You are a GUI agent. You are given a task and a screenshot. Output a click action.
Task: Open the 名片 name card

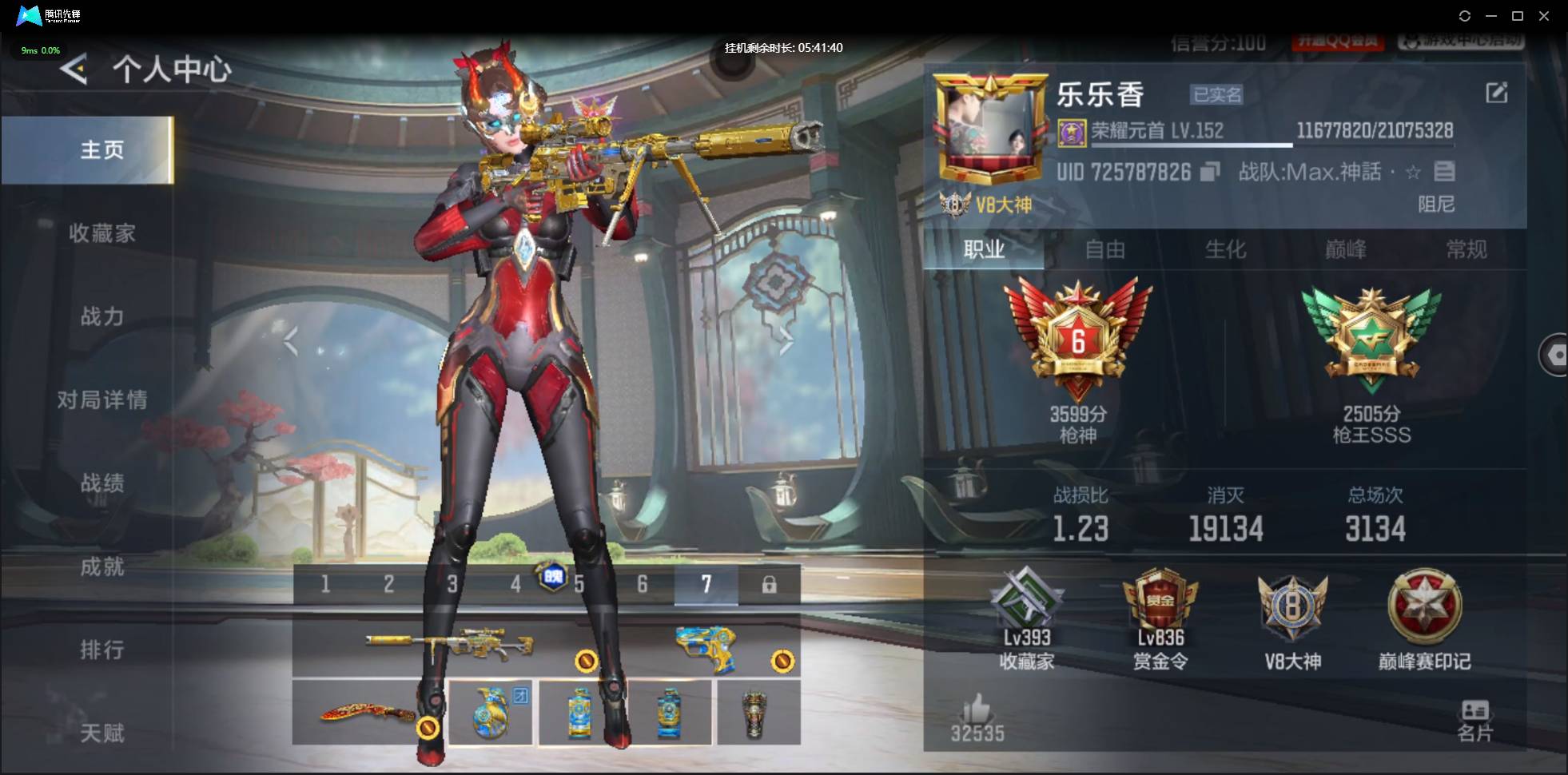pos(1474,719)
